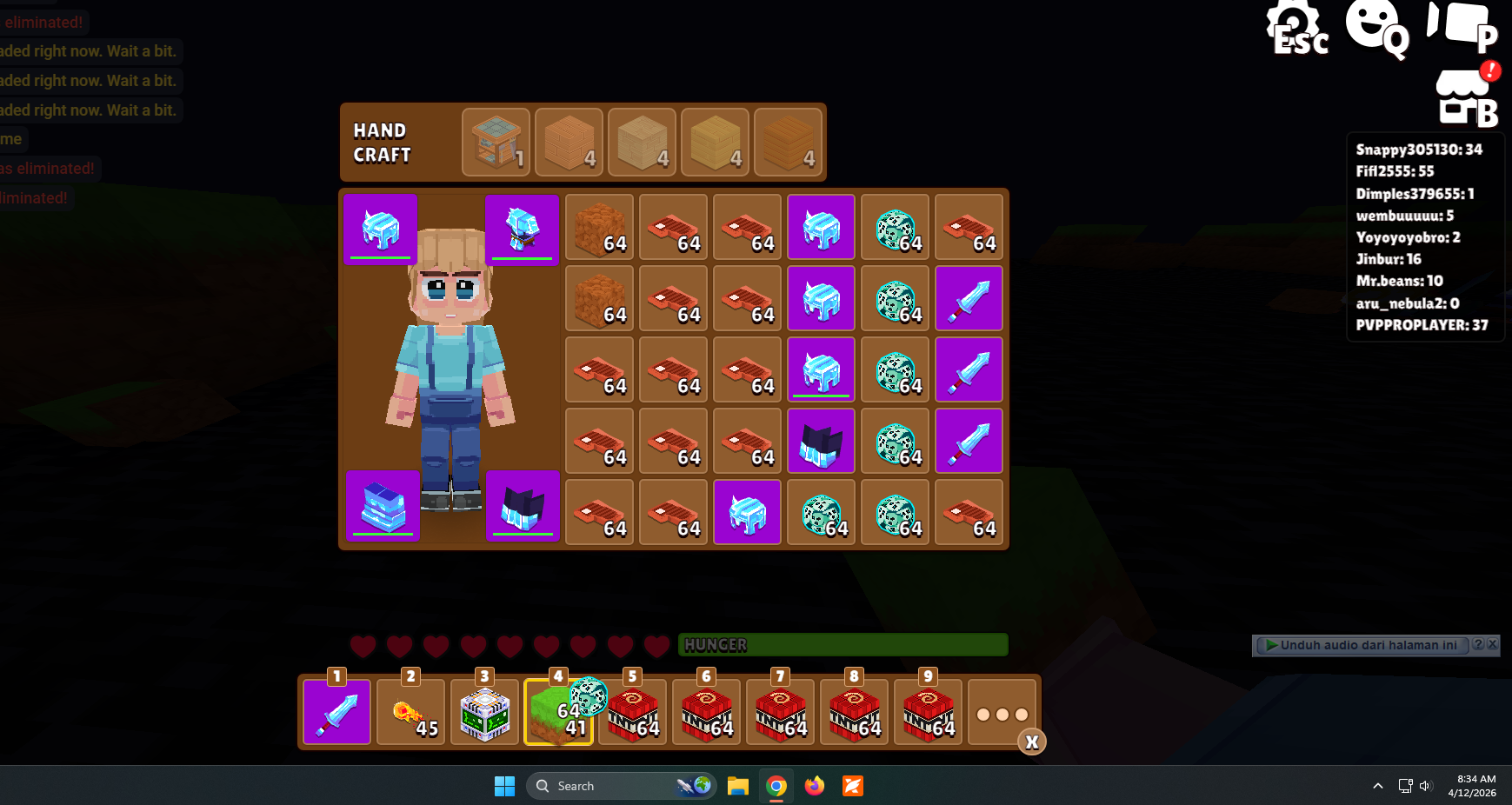Viewport: 1512px width, 805px height.
Task: Open the smiley face emote menu
Action: coord(1376,28)
